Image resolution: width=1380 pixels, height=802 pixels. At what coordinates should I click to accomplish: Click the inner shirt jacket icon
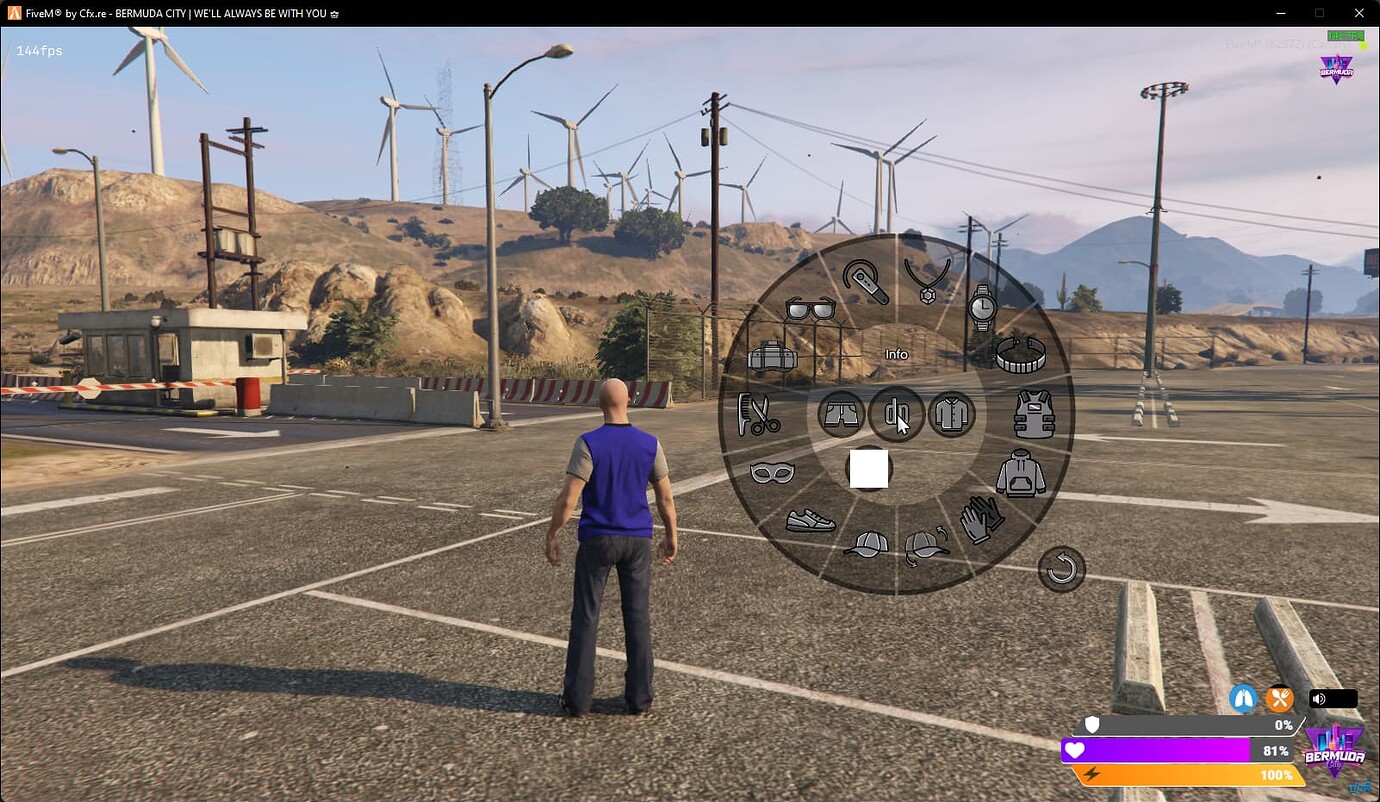[x=951, y=413]
